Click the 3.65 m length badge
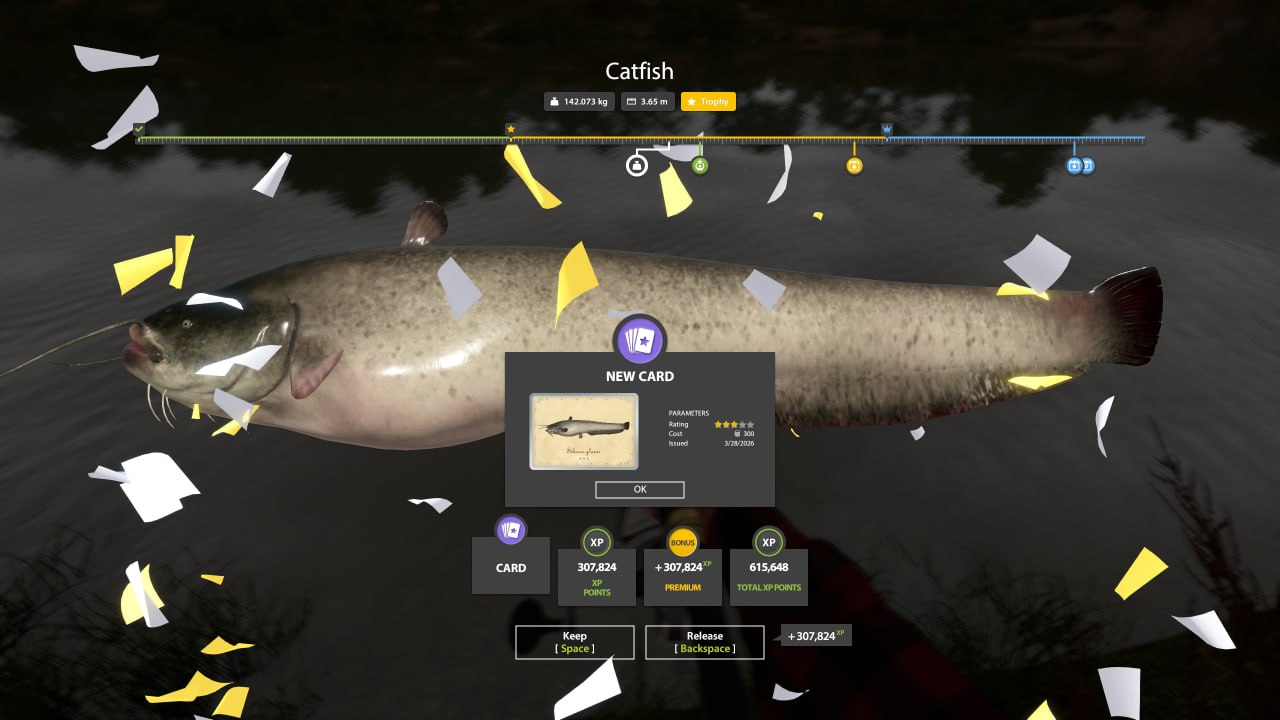The image size is (1280, 720). tap(648, 101)
